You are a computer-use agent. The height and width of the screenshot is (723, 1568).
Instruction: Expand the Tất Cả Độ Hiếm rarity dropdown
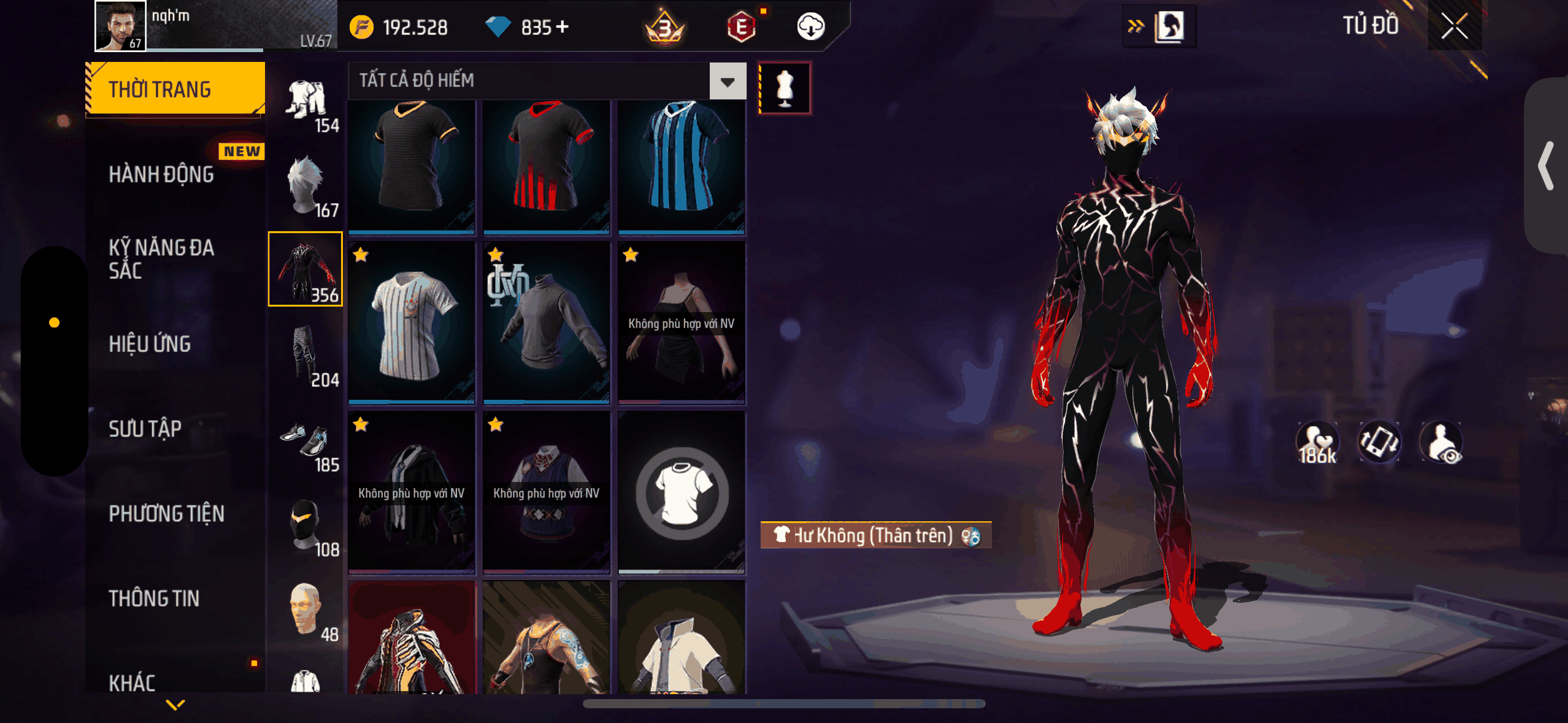pos(728,82)
